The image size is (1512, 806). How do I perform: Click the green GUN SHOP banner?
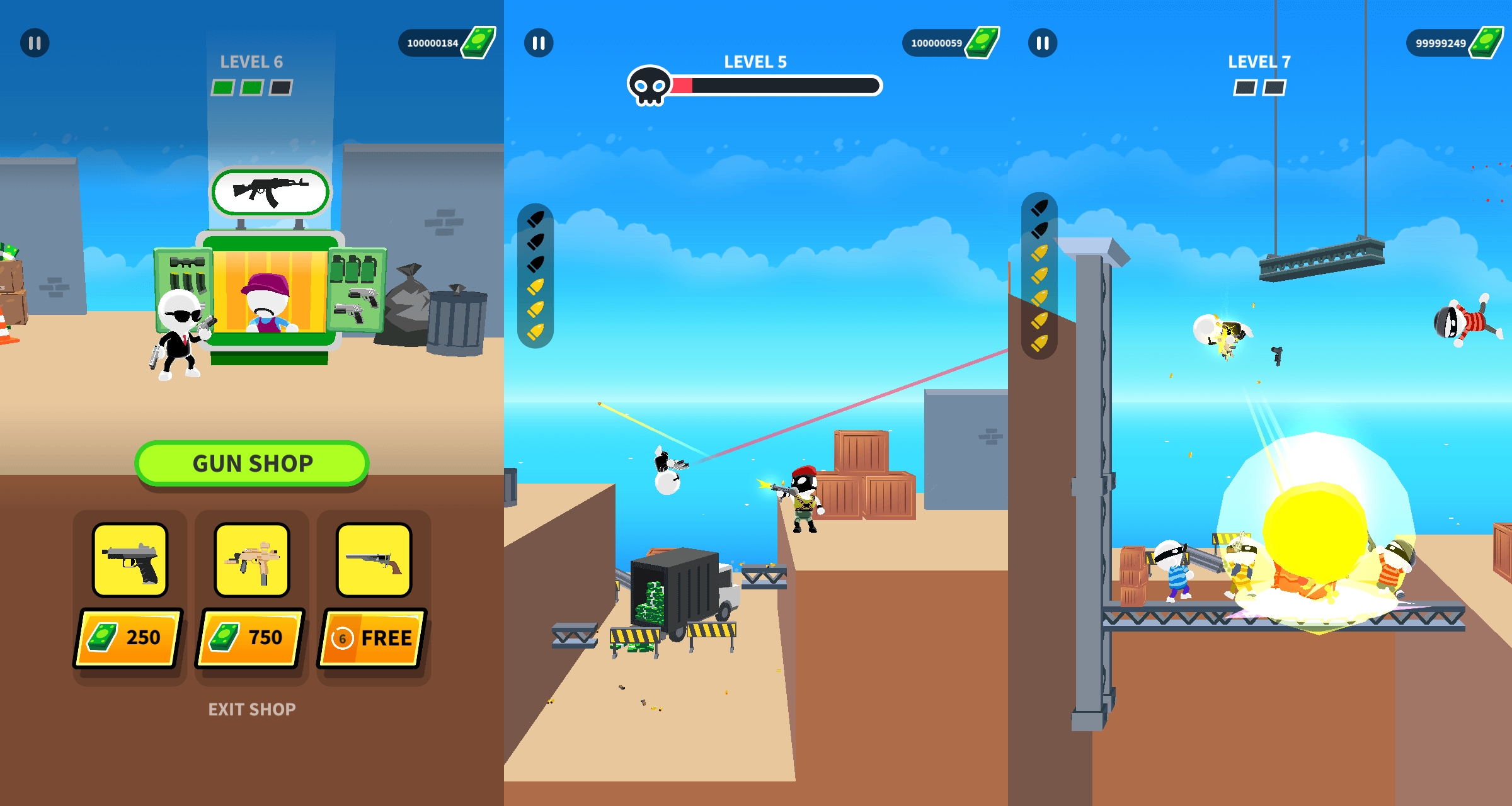252,463
